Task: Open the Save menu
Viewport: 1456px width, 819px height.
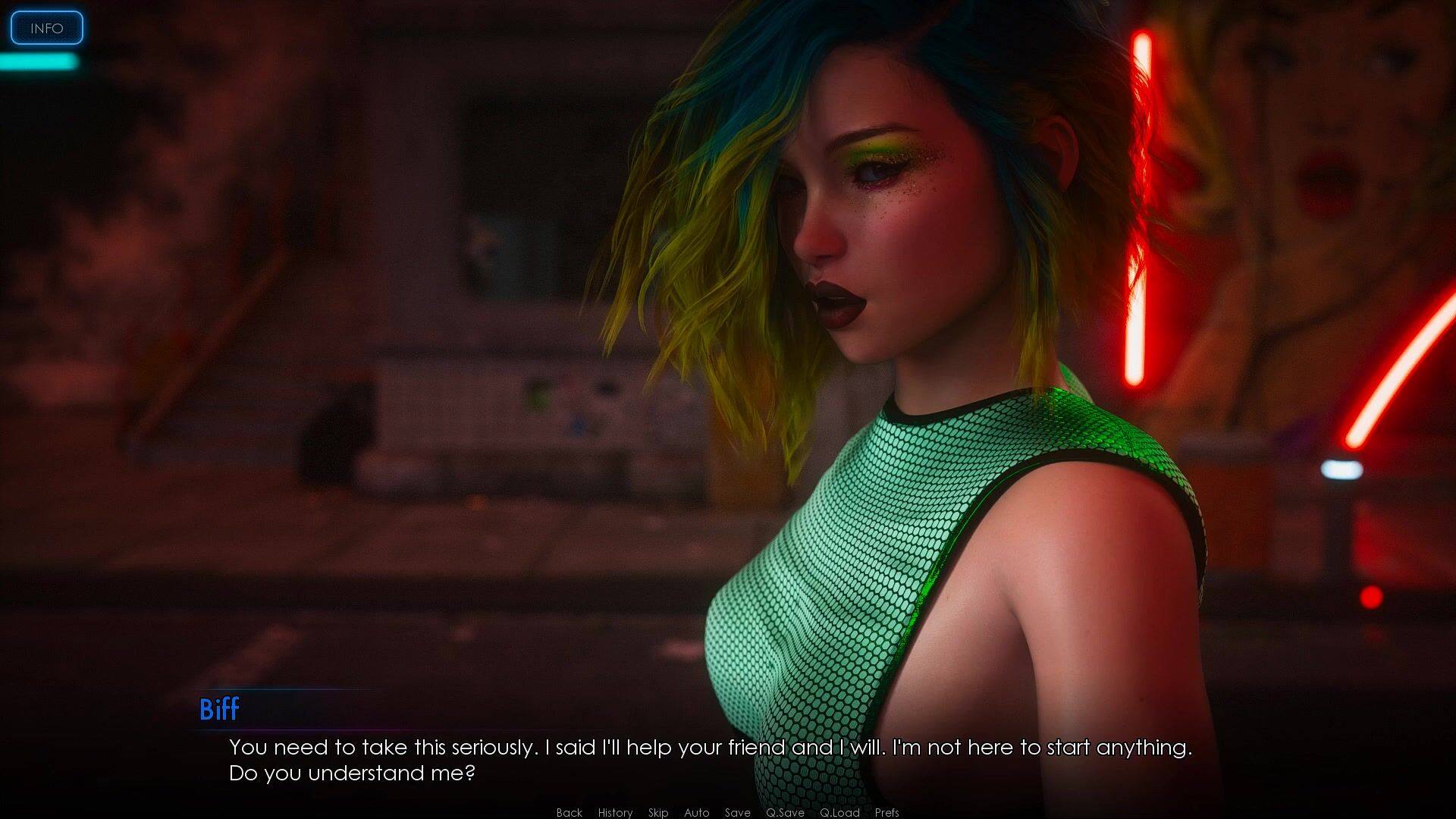Action: tap(737, 812)
